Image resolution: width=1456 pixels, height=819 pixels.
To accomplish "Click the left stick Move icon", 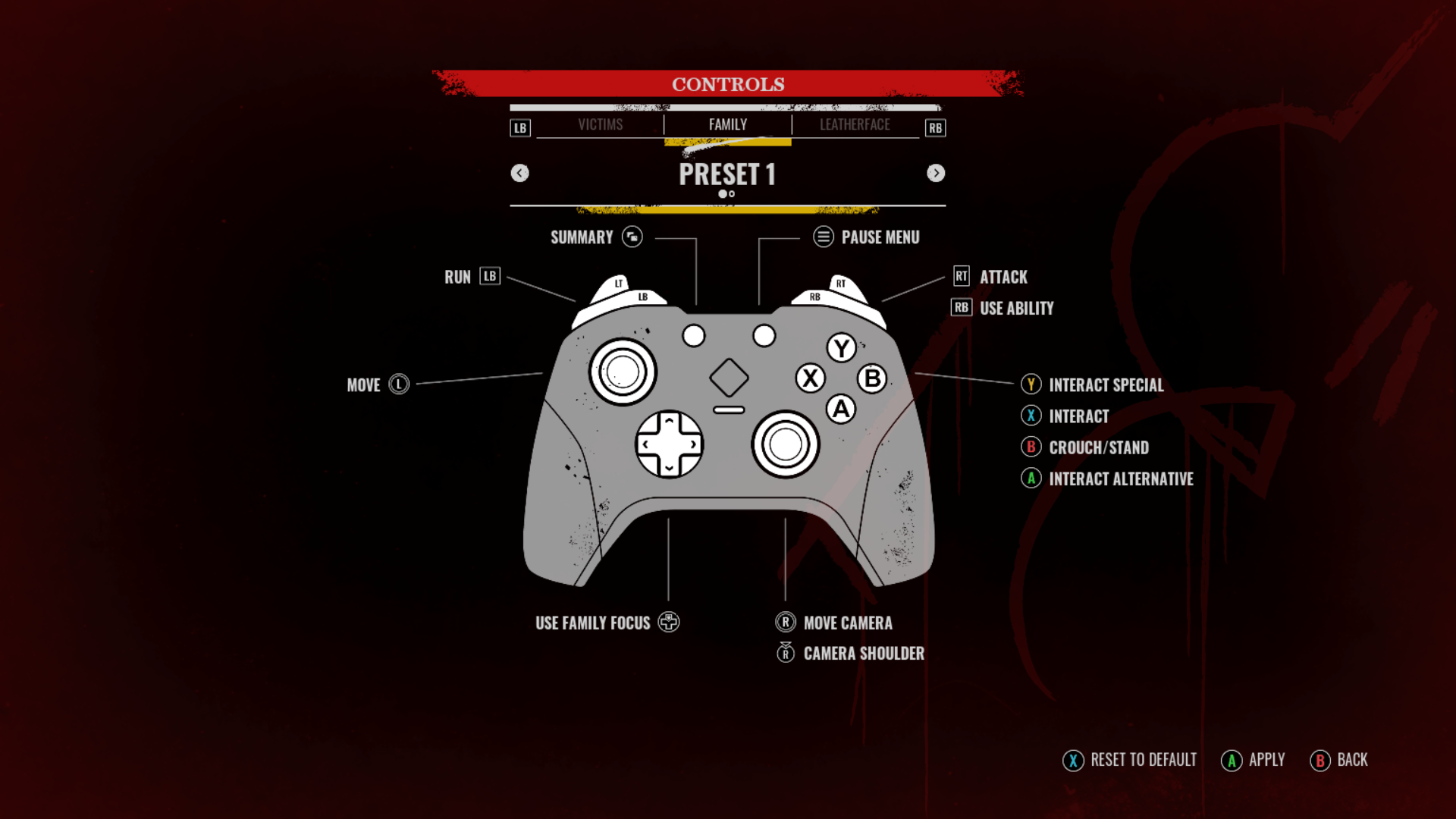I will (399, 385).
